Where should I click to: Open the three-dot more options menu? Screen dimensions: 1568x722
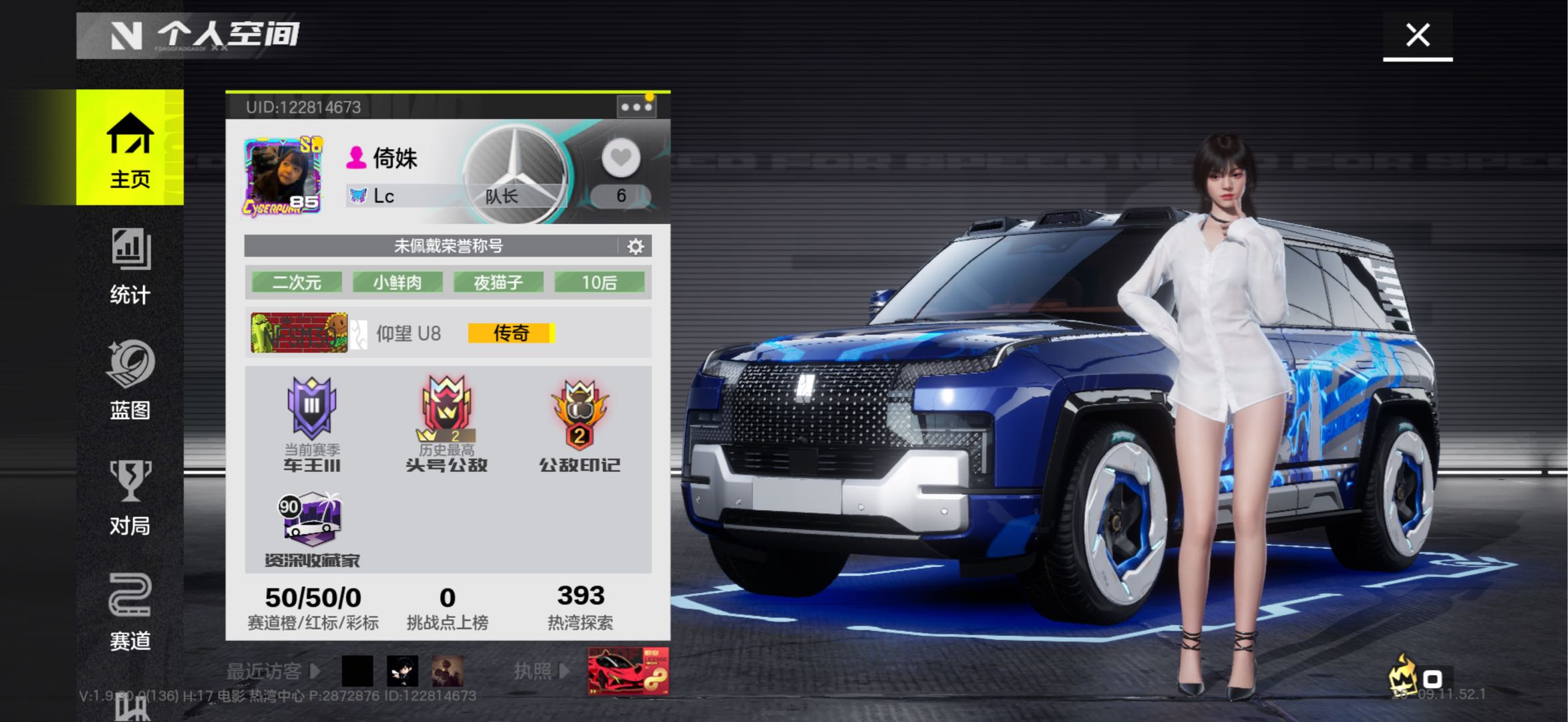635,107
